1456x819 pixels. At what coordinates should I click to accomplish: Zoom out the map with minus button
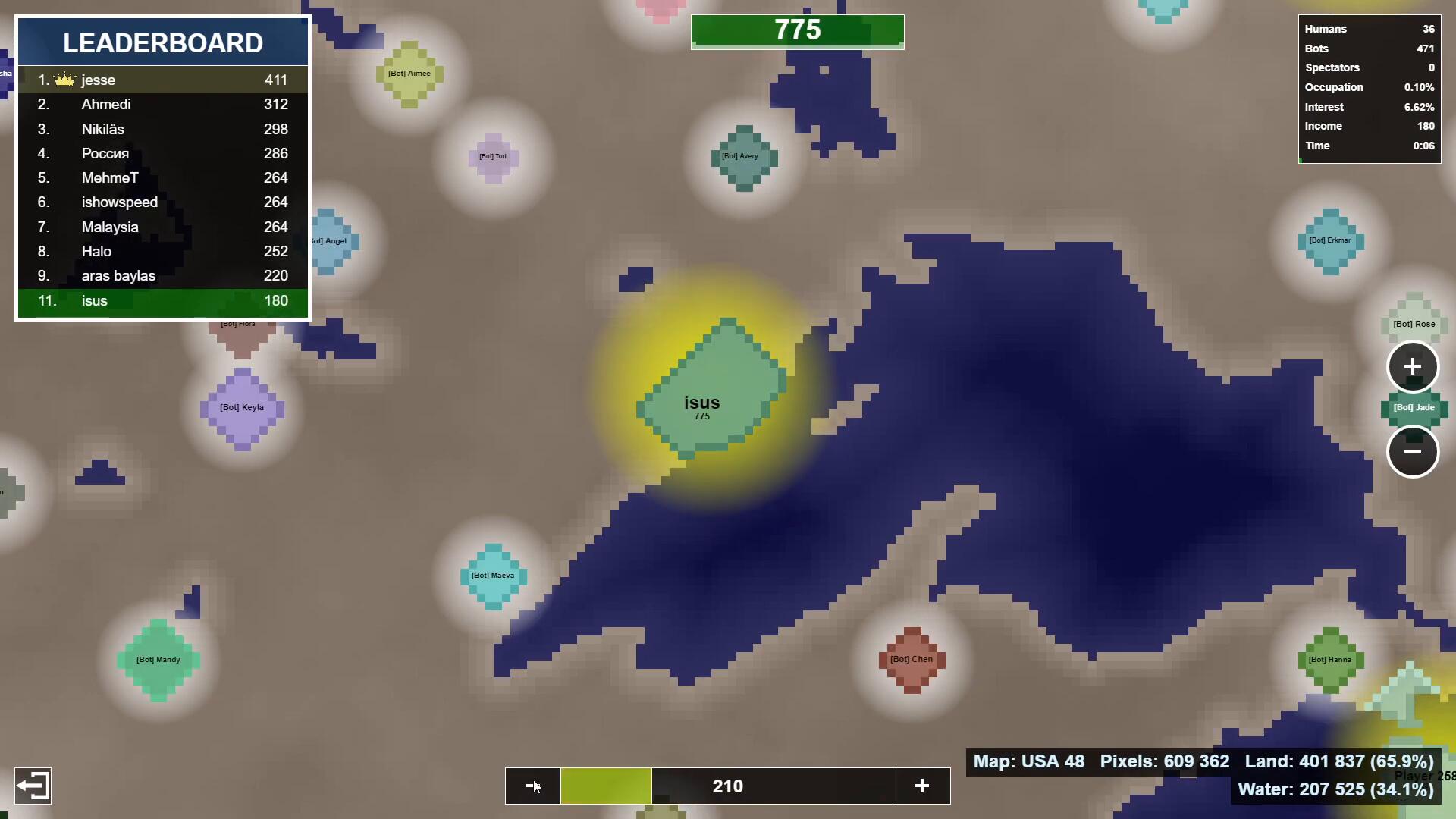click(1413, 452)
